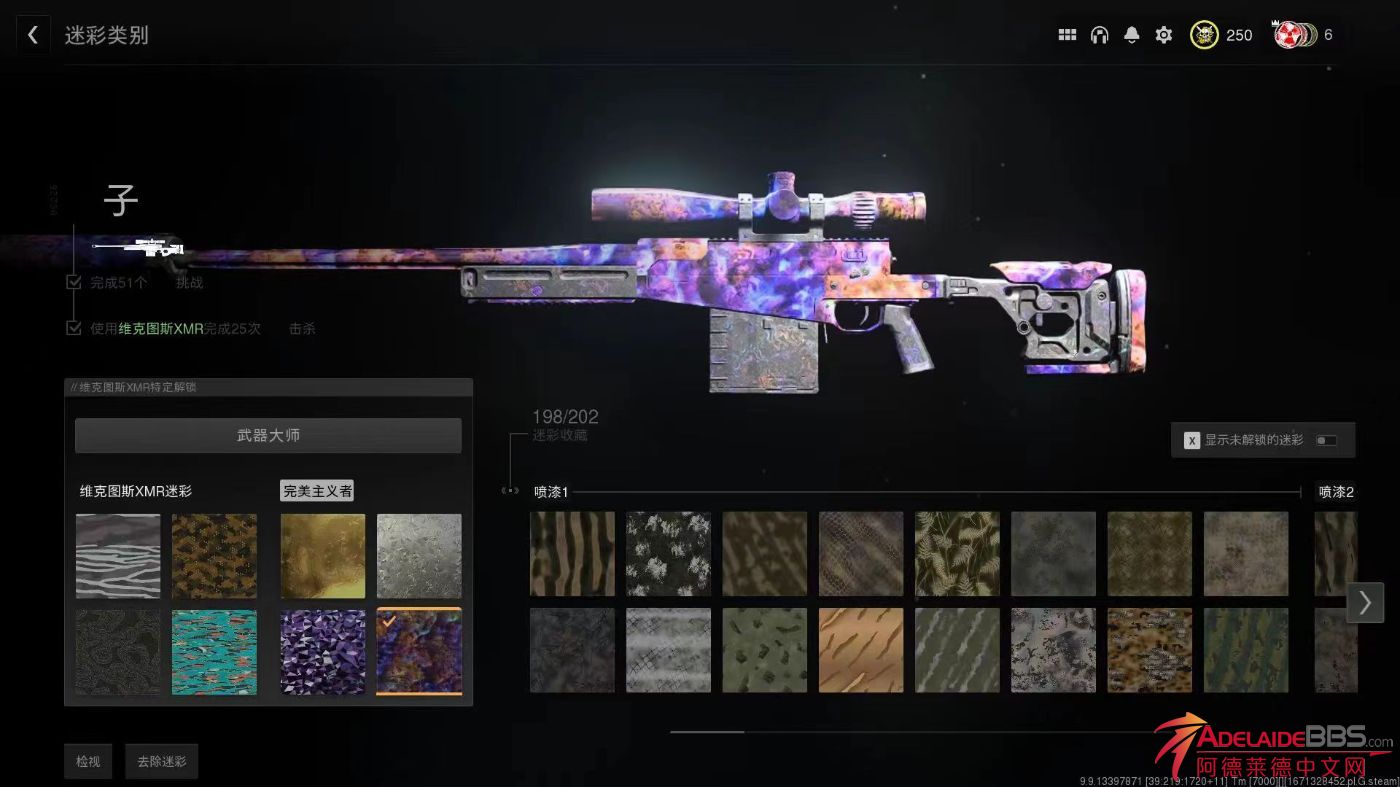Screen dimensions: 1400x787
Task: Select the grey zebra-stripe camo swatch
Action: [x=118, y=556]
